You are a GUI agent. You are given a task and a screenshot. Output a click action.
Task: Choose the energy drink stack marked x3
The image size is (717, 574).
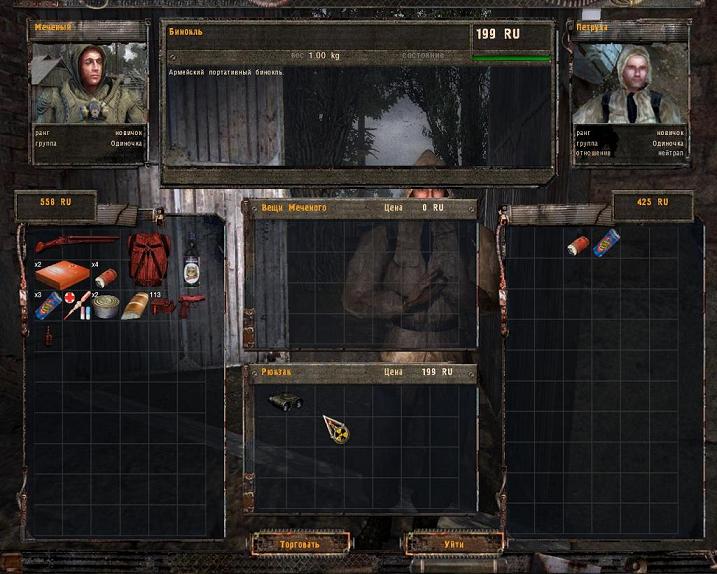(x=46, y=307)
